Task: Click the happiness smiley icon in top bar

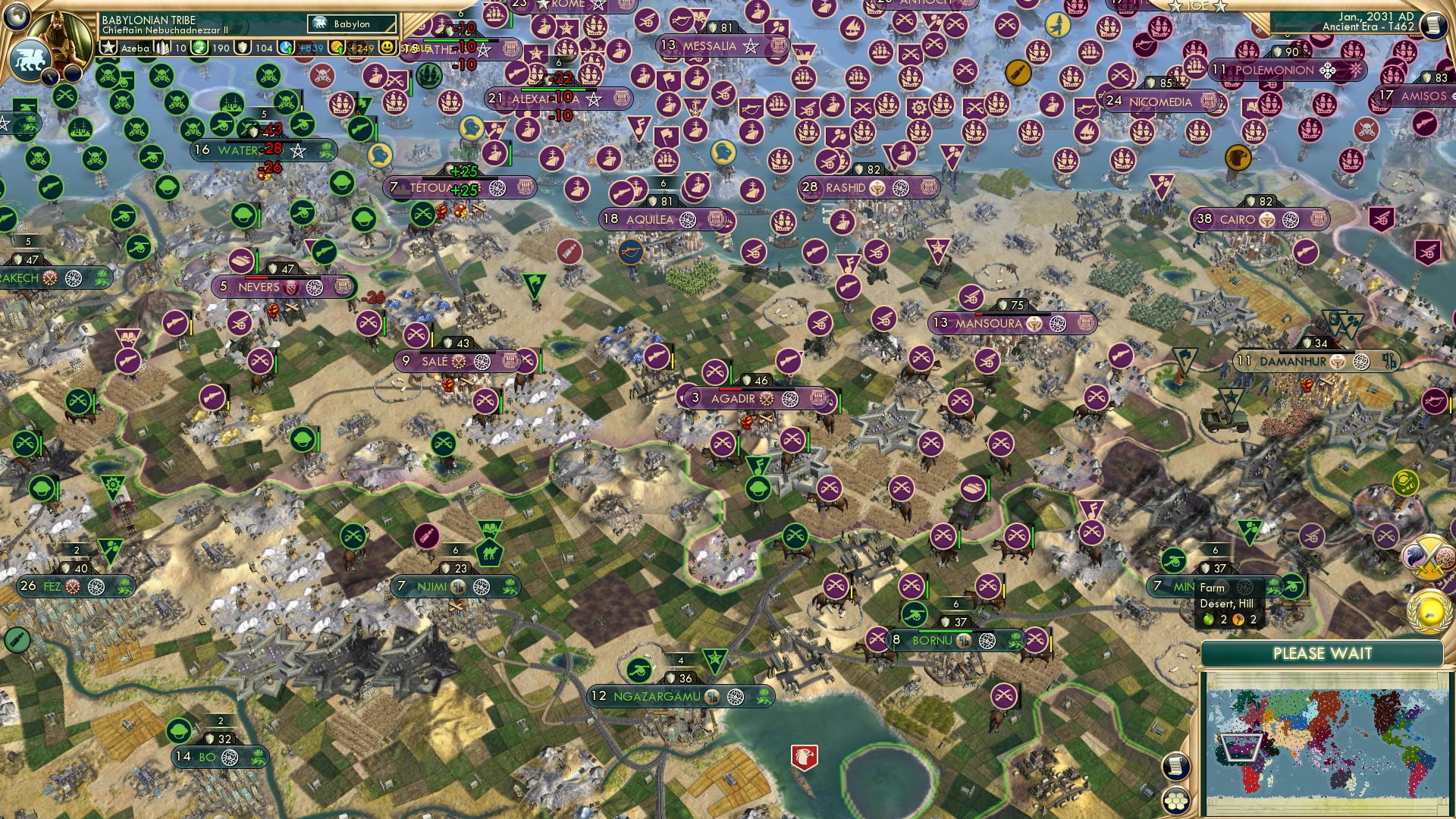Action: click(x=388, y=47)
